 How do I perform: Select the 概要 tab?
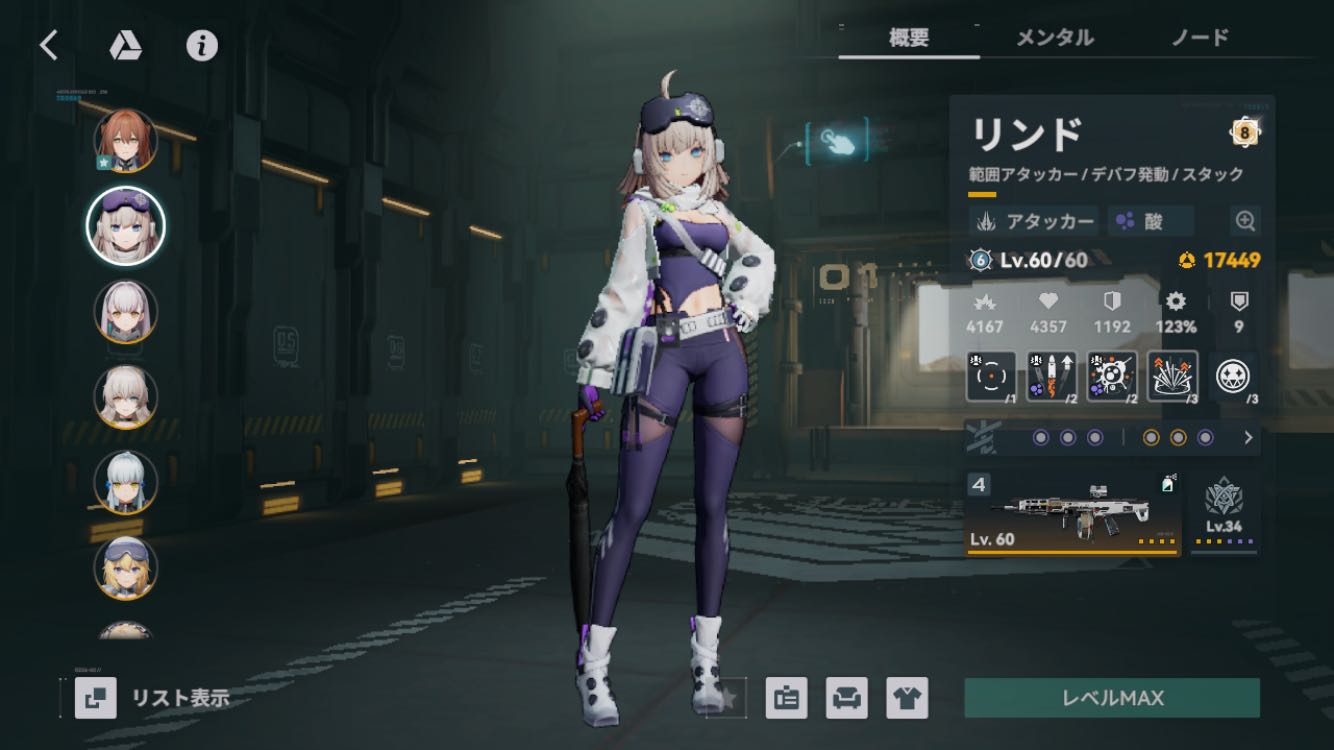pos(909,38)
